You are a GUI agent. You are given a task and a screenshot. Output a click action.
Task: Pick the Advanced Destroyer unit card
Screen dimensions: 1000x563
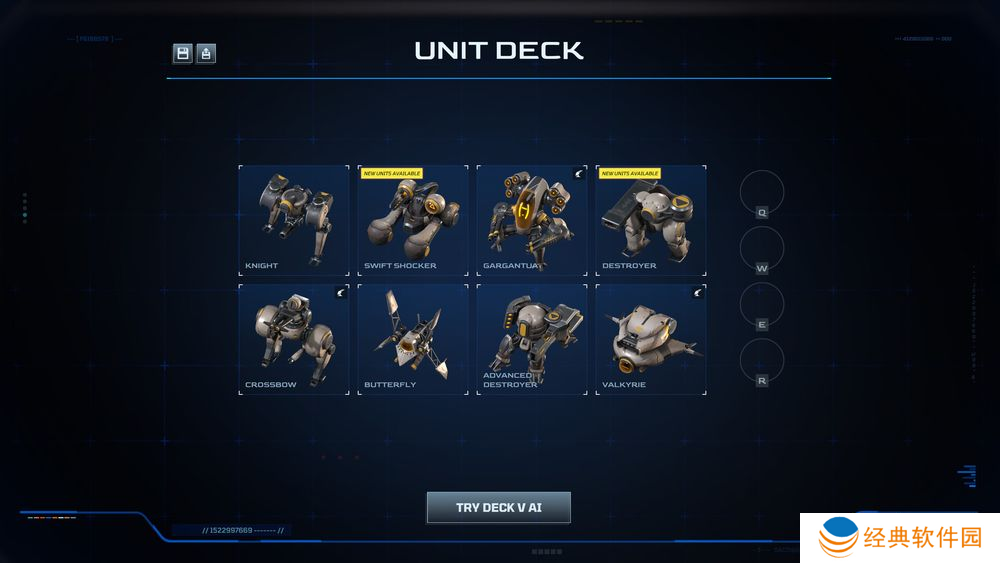coord(532,339)
